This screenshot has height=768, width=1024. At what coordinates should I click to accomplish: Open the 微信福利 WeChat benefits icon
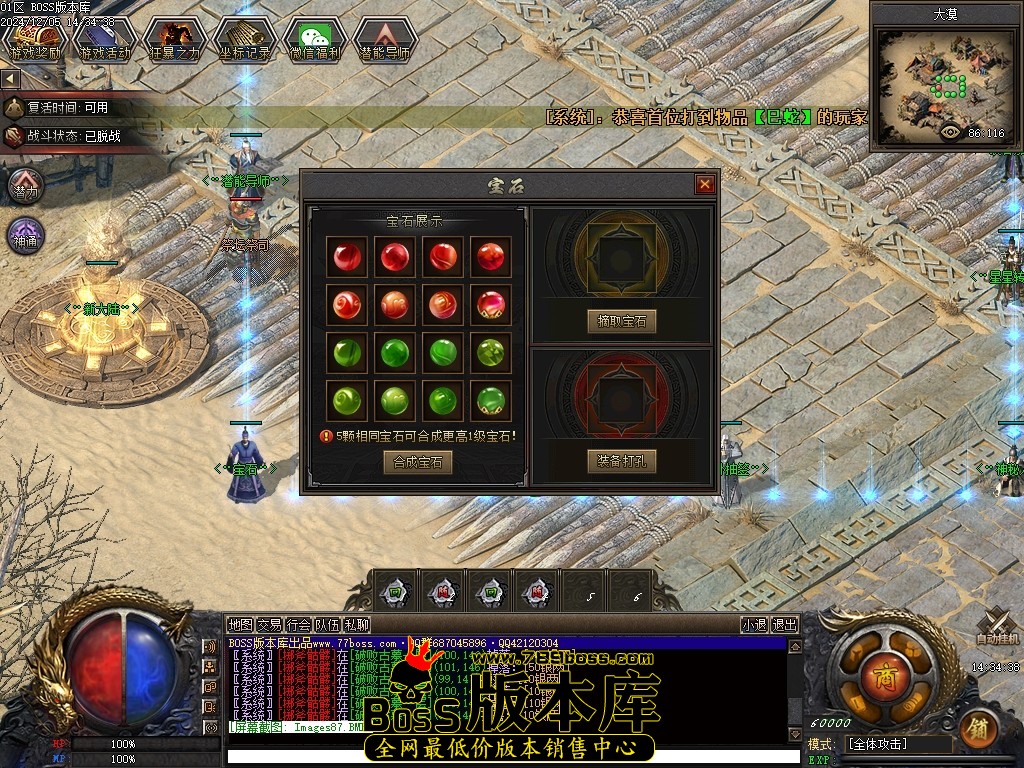315,40
